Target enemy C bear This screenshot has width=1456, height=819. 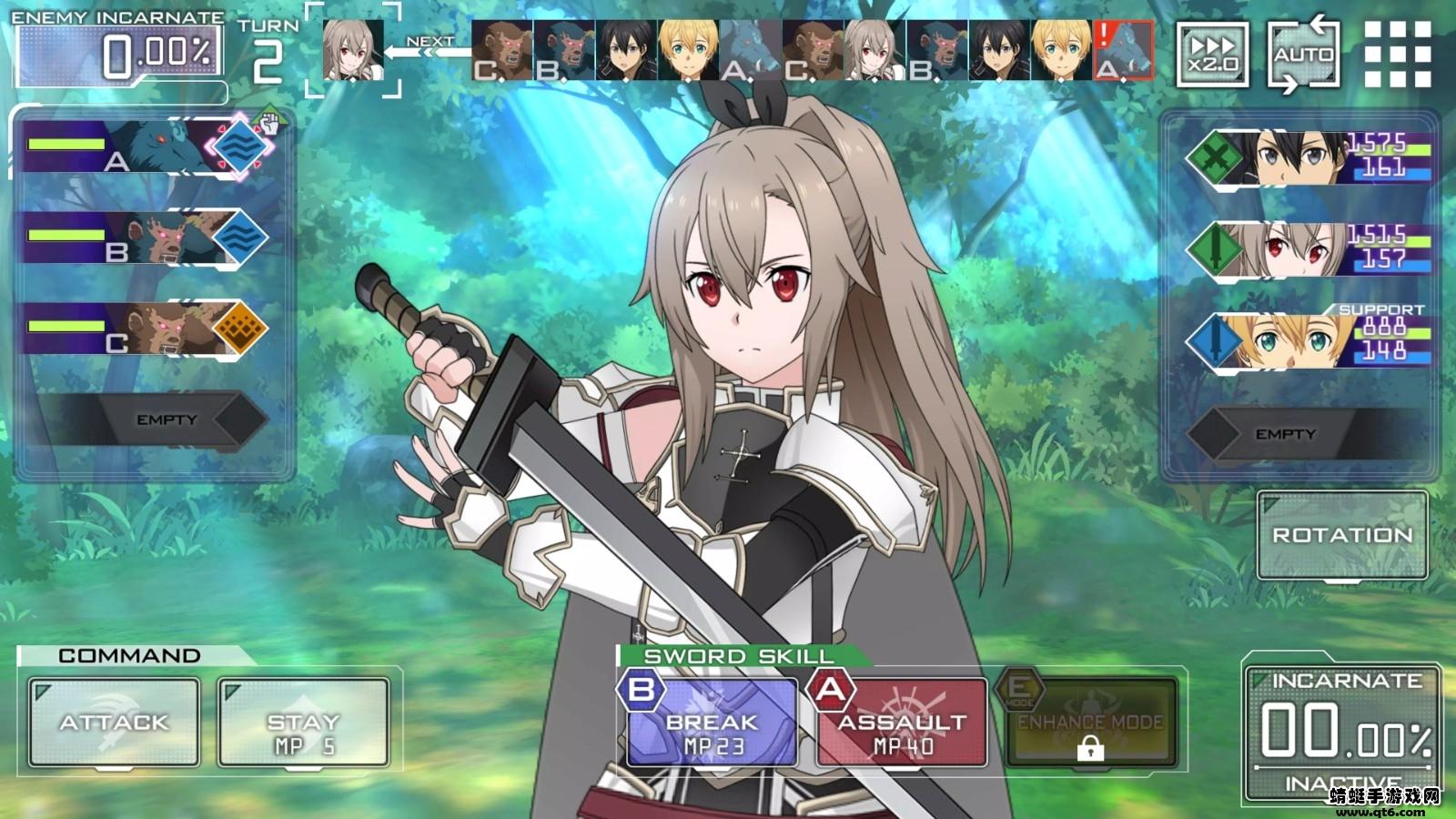click(146, 329)
